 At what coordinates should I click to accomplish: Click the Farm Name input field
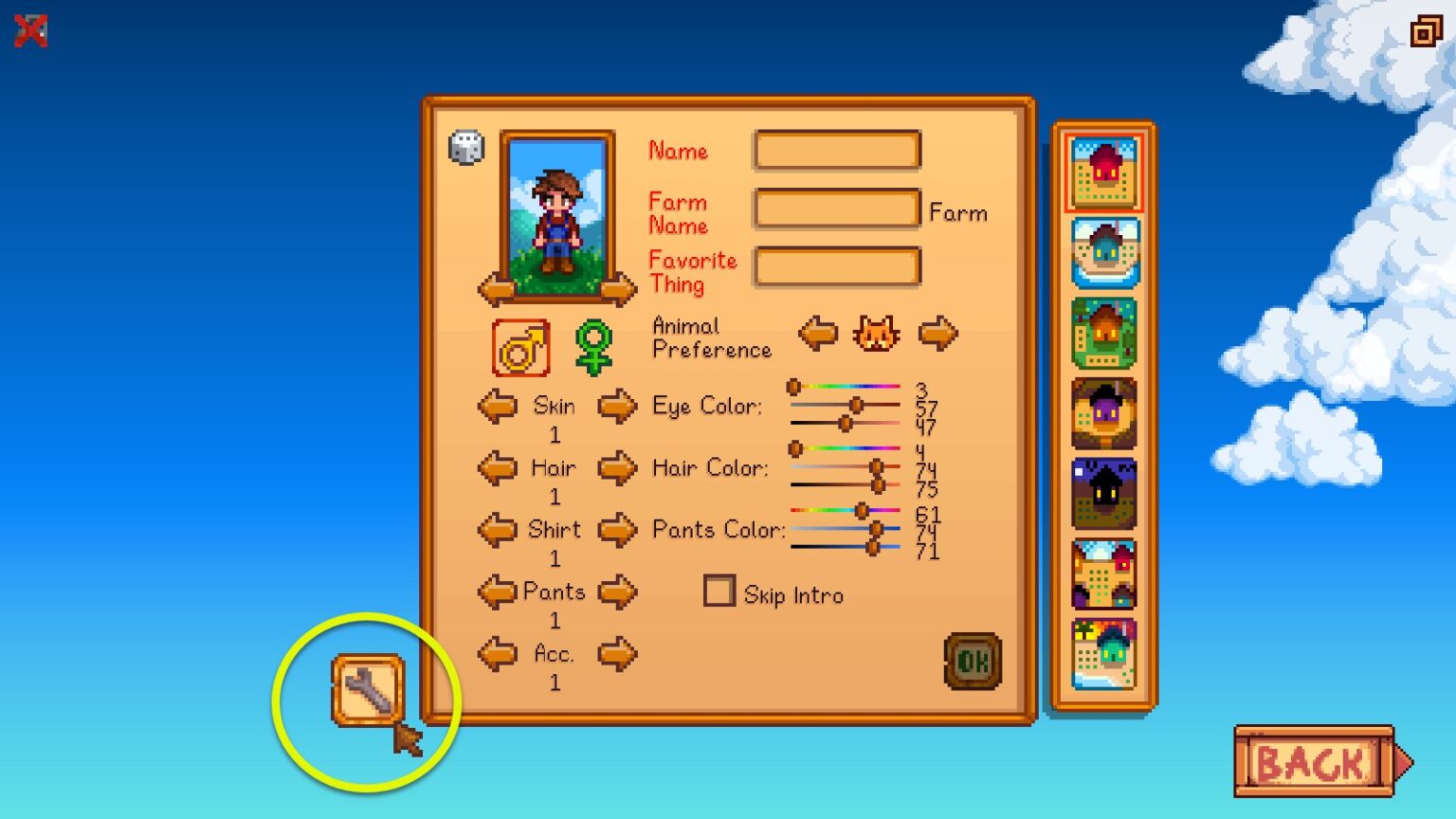tap(836, 209)
